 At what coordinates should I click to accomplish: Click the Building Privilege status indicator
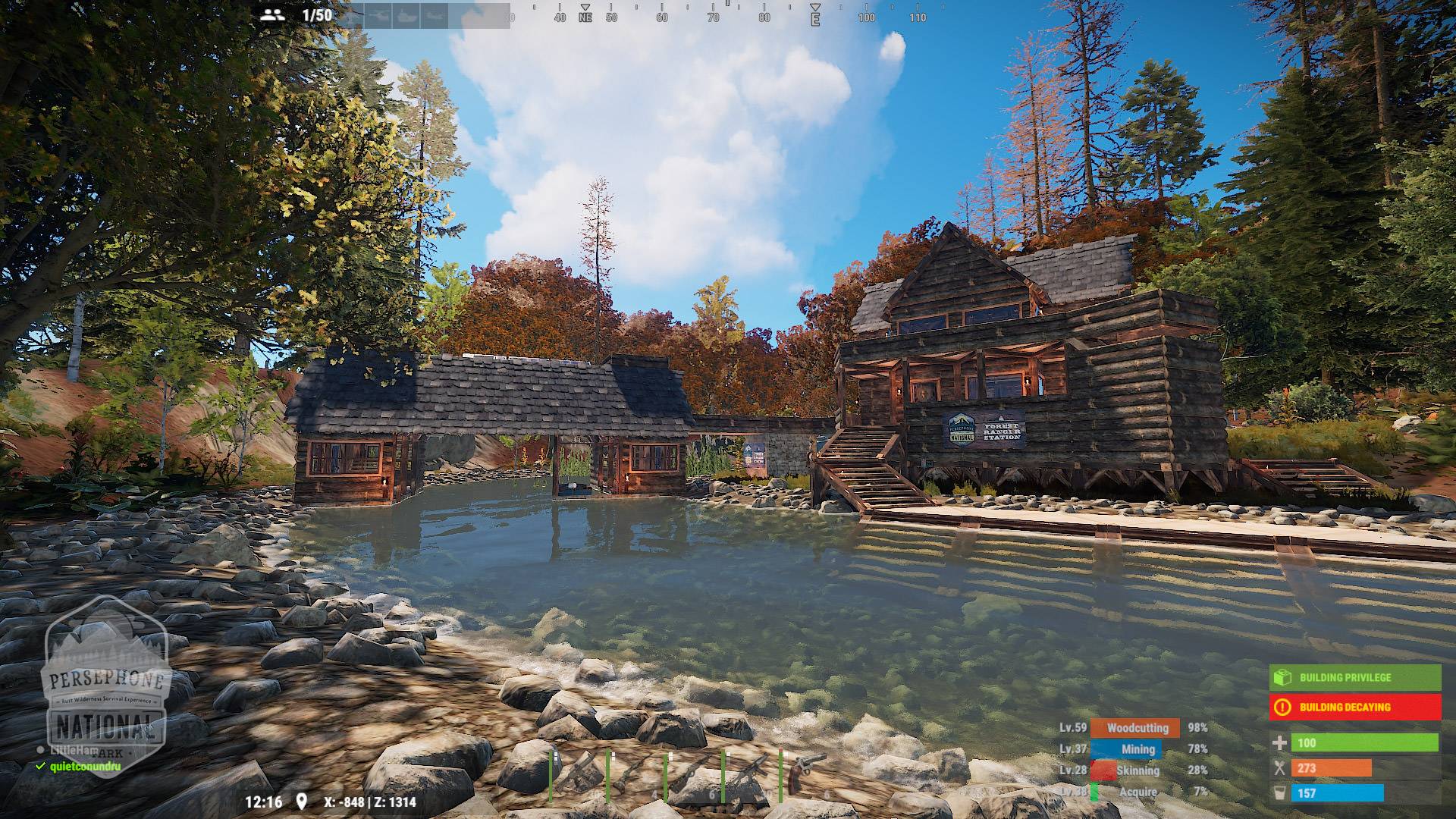[1354, 677]
